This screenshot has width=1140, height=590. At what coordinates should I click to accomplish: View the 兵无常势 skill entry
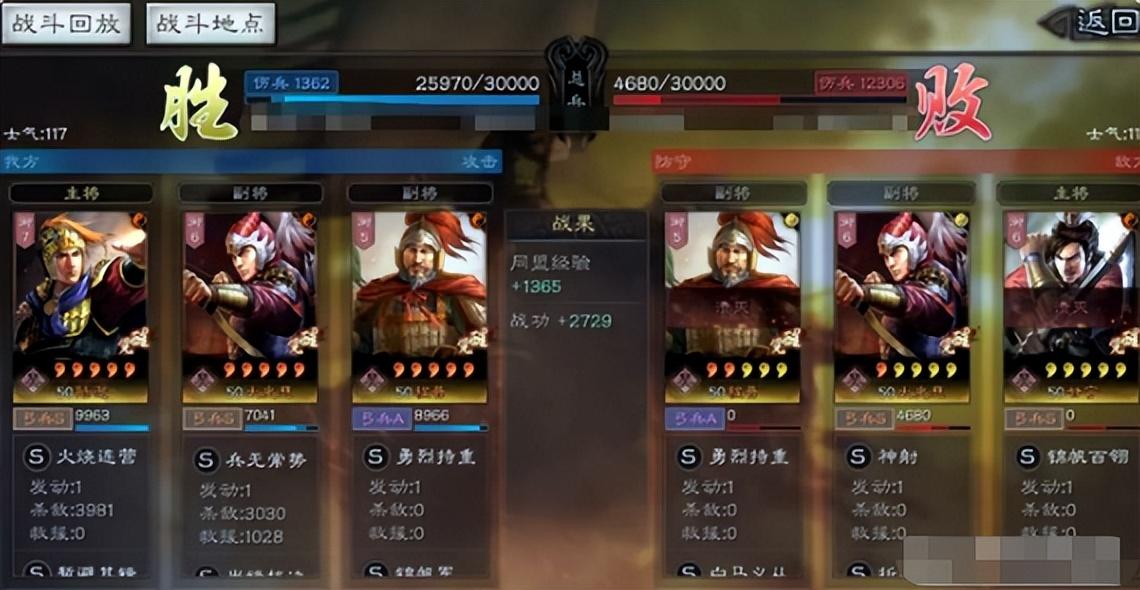[250, 459]
